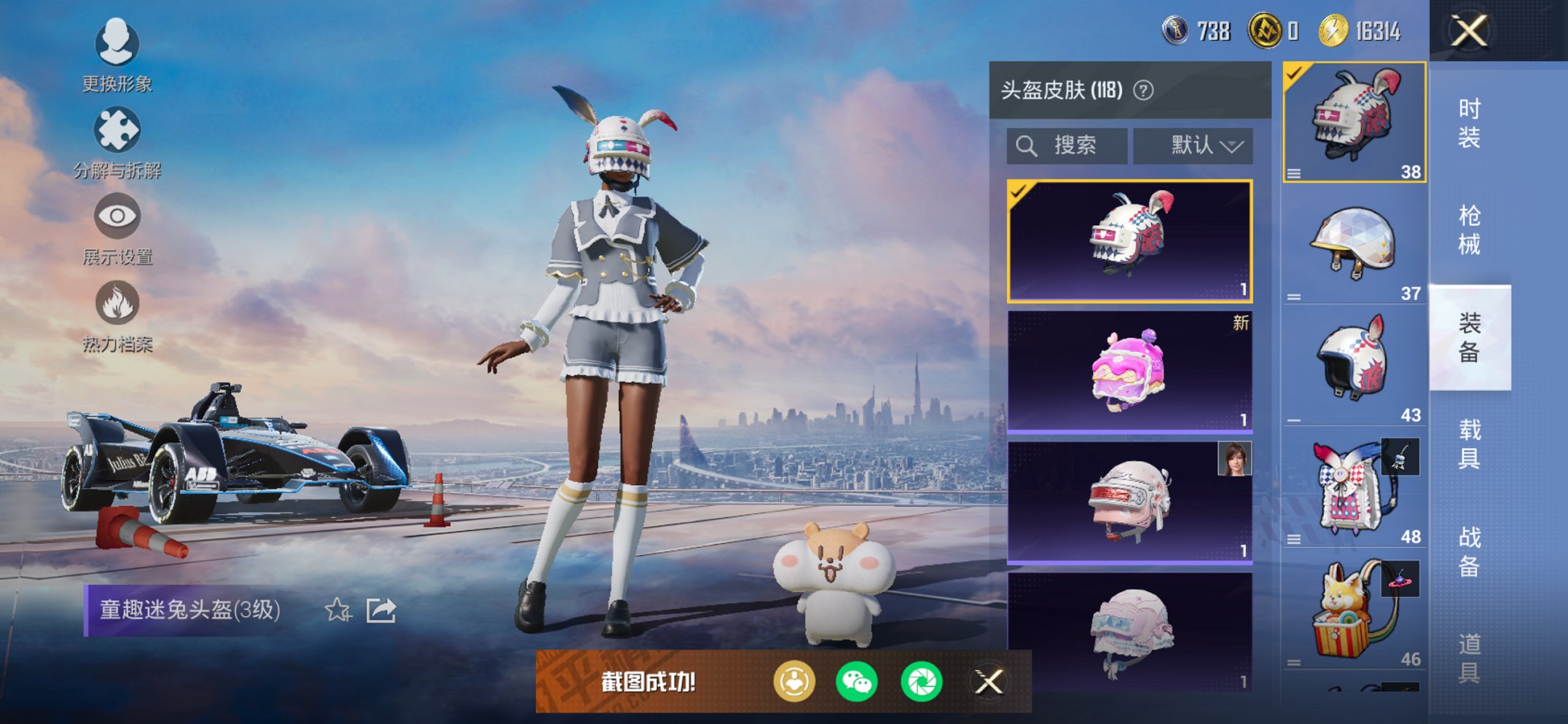
Task: Open the 更换形象 character appearance icon
Action: click(117, 45)
